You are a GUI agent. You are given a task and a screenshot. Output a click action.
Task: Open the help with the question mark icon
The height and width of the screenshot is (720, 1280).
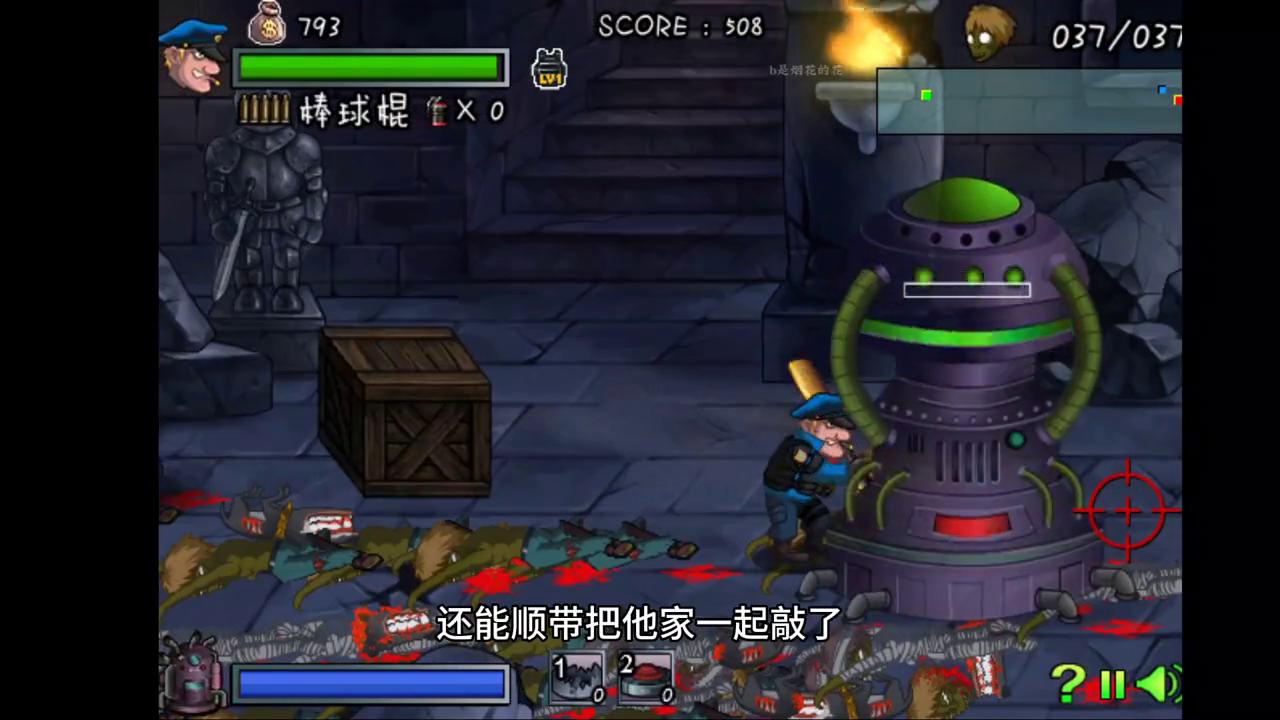[1067, 684]
